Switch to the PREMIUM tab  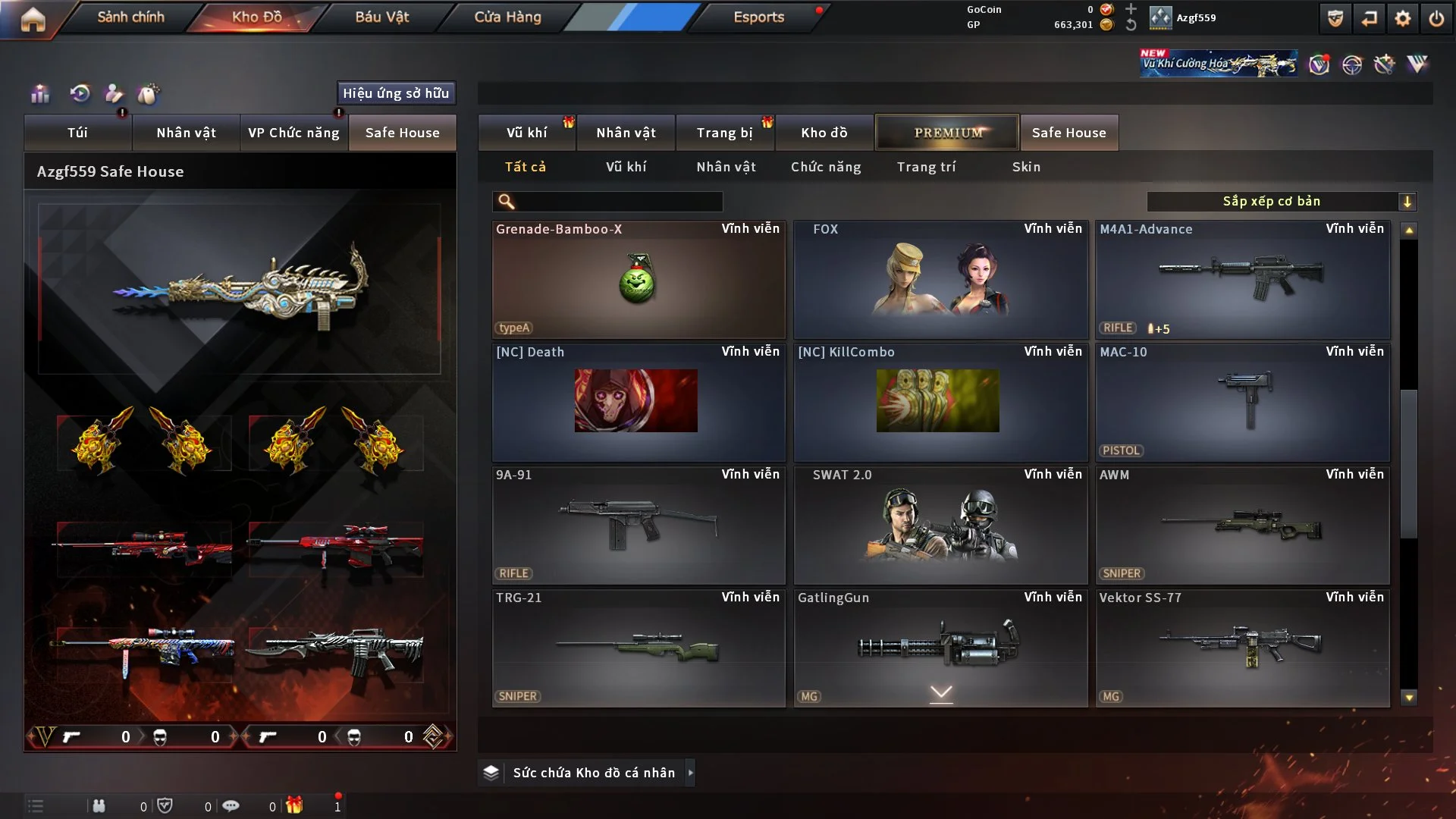tap(947, 133)
